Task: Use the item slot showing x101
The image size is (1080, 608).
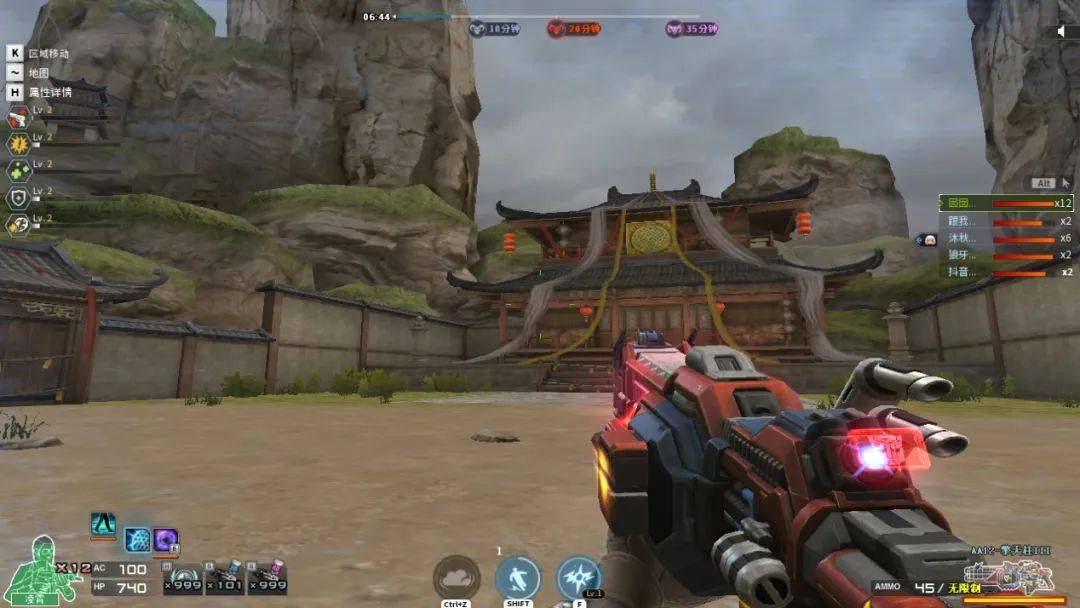Action: click(224, 579)
